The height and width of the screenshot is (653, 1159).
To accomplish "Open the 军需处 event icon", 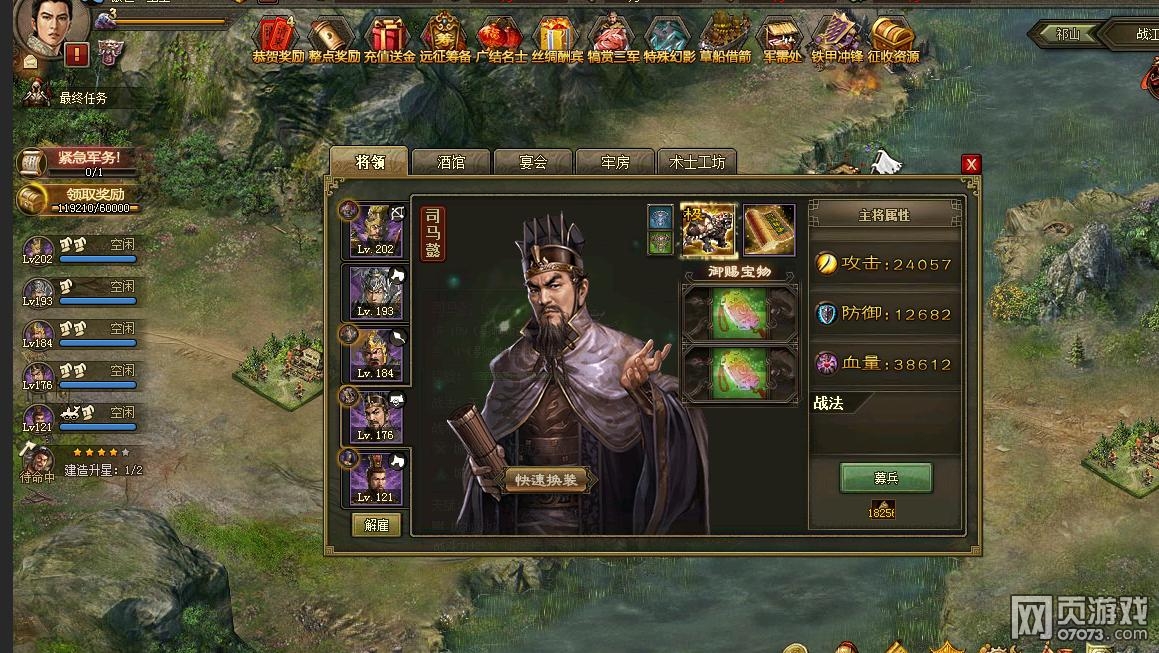I will (782, 39).
